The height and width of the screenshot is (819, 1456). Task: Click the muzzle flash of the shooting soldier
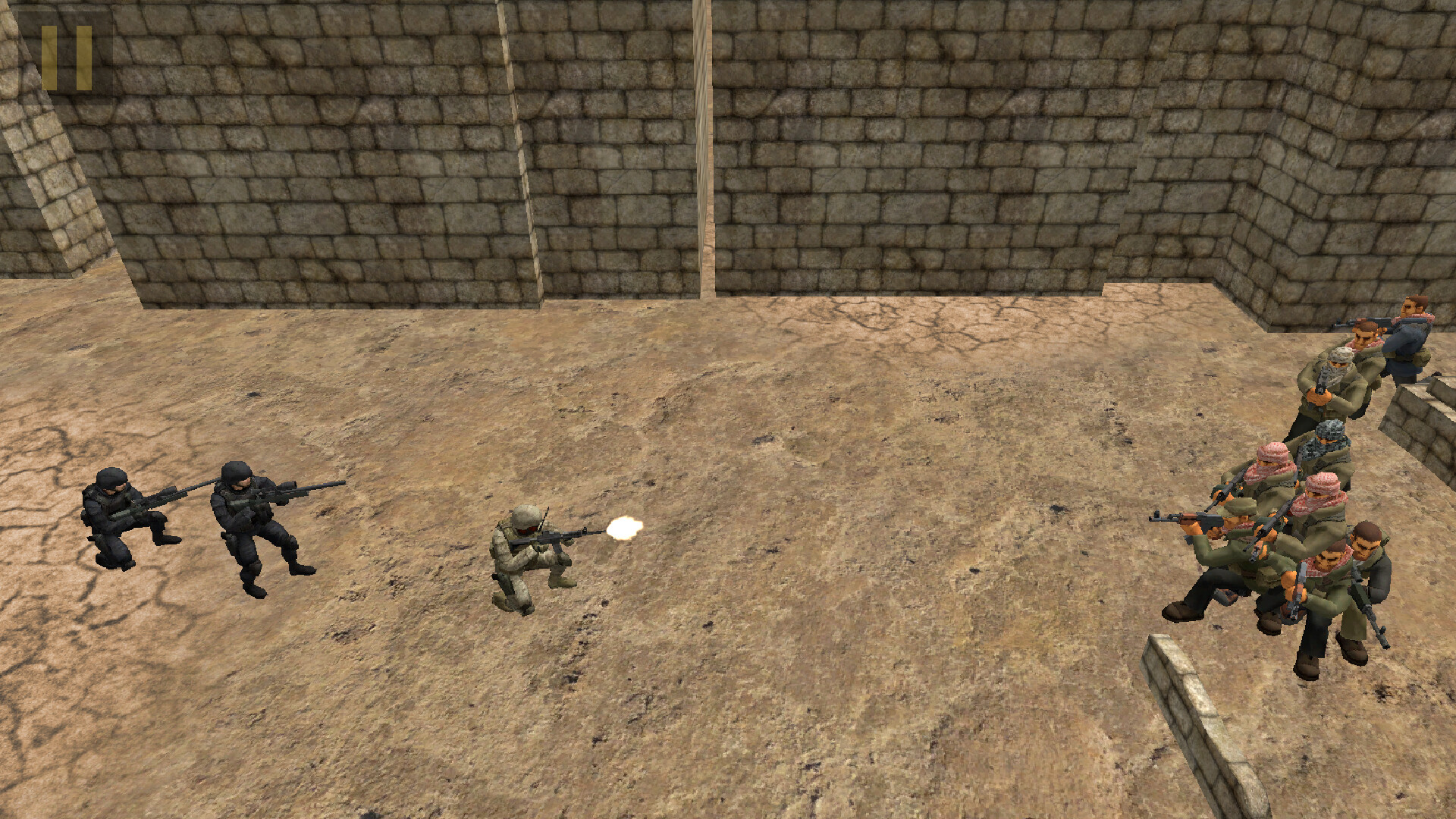pos(622,527)
